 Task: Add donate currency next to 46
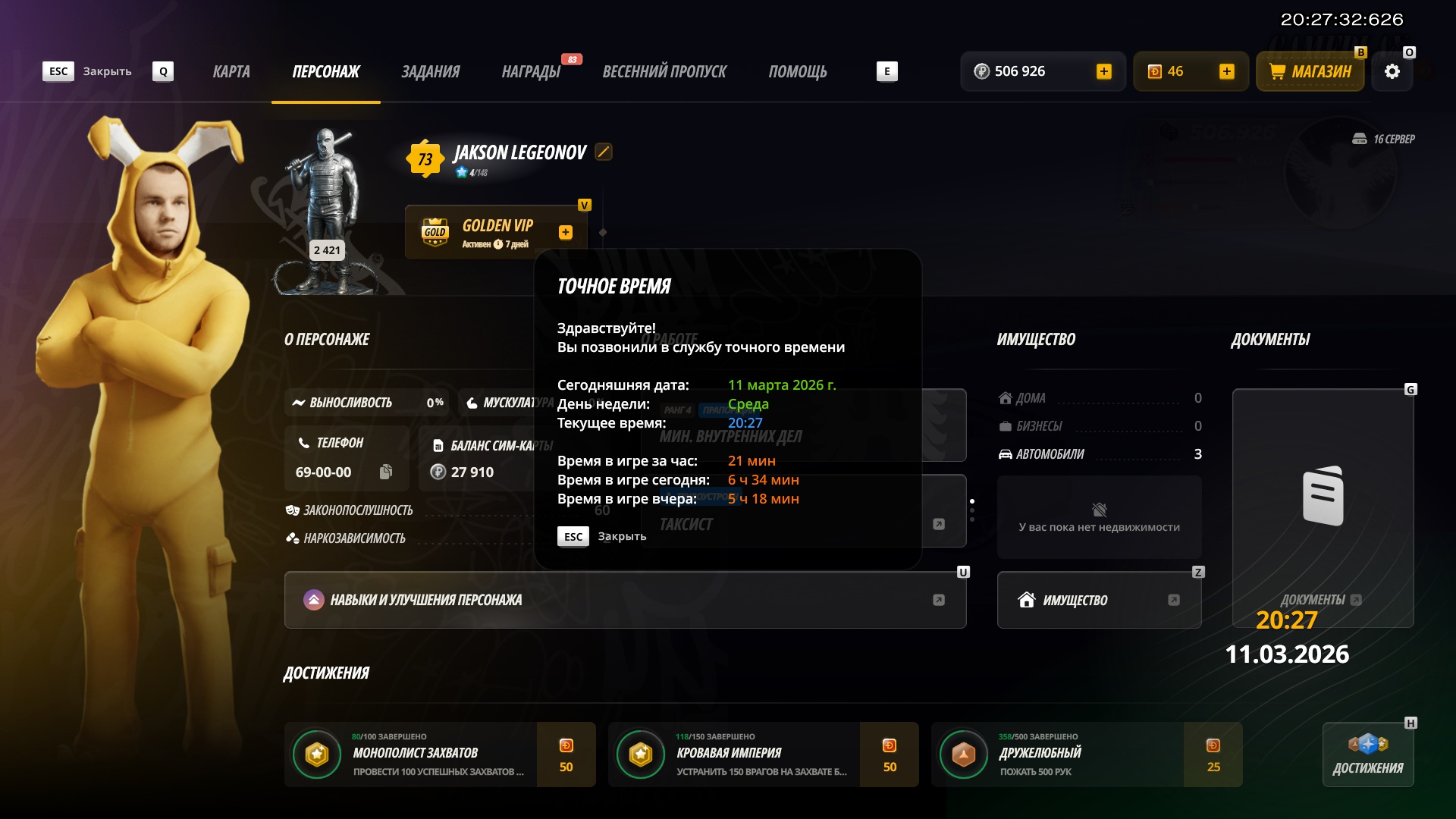tap(1226, 71)
